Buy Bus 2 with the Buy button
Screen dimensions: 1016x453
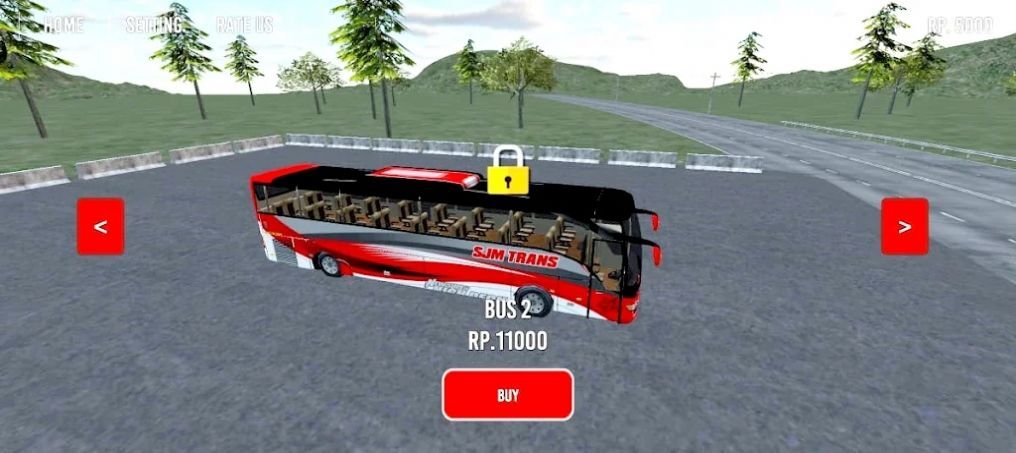[x=508, y=395]
